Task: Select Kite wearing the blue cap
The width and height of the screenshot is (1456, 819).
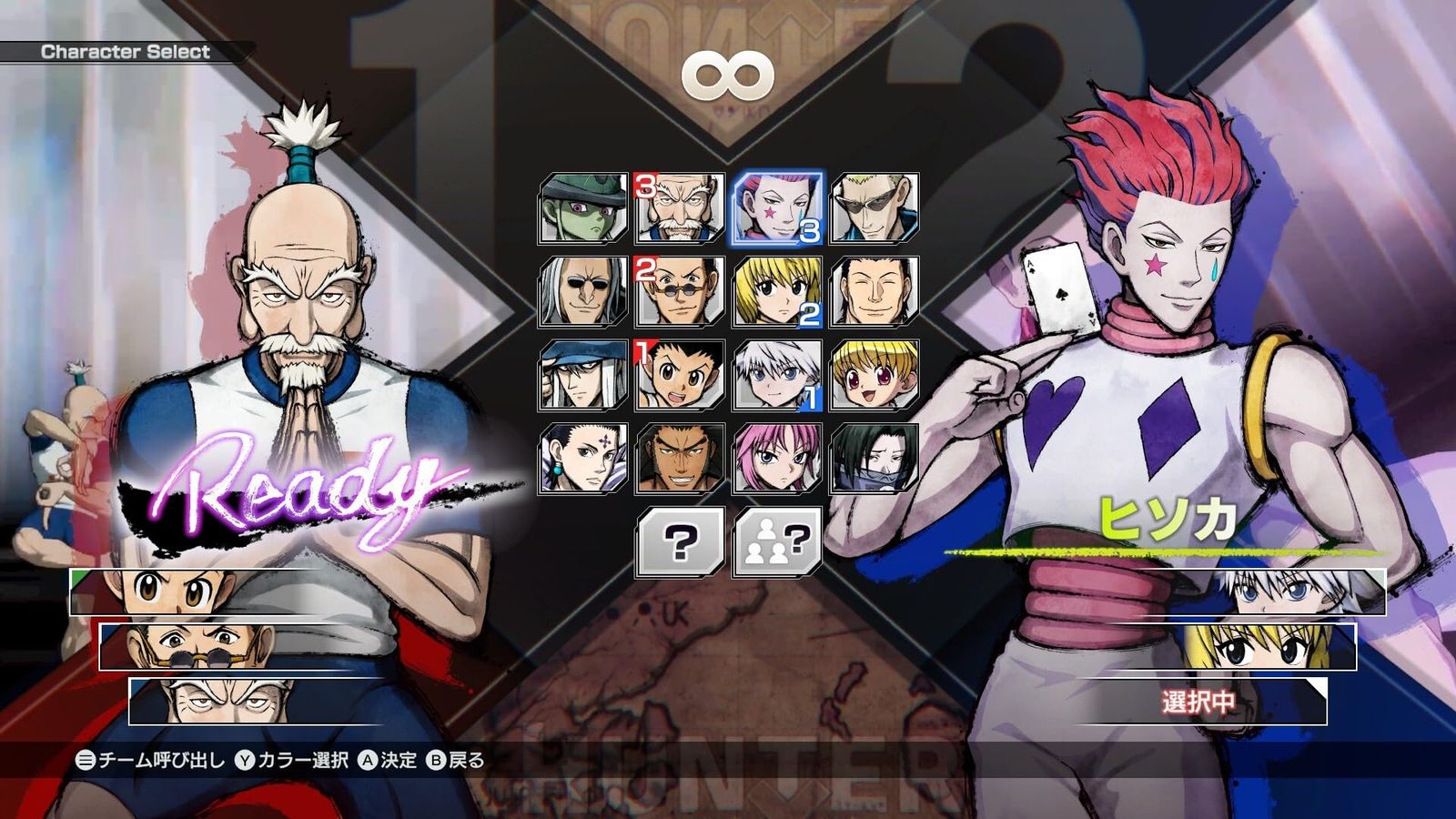Action: [583, 375]
